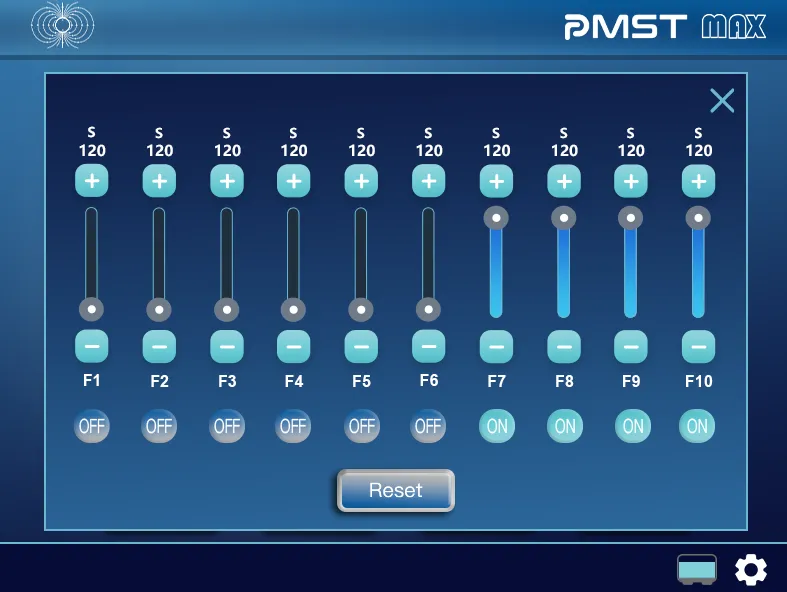Decrease F2 with its minus button

(159, 346)
